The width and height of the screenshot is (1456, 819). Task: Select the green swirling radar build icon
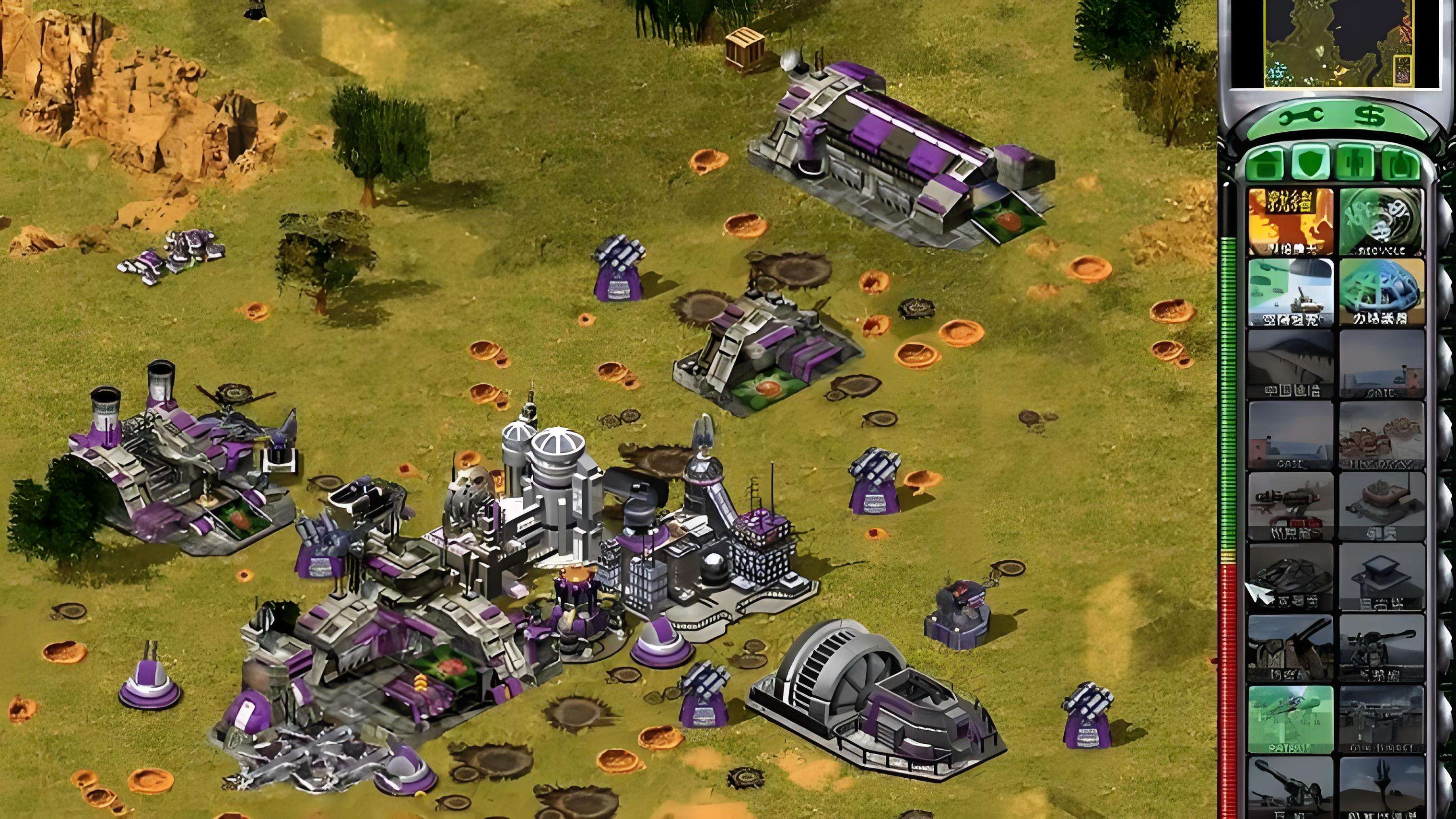1381,222
